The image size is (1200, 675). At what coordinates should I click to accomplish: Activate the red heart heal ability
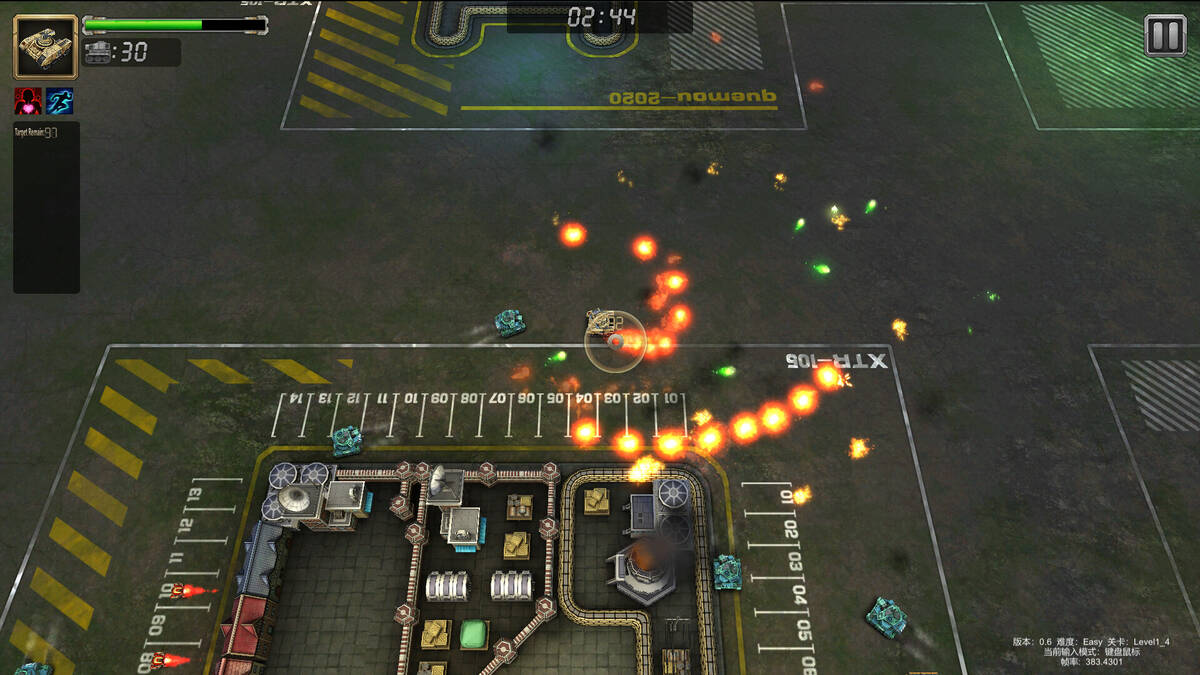click(28, 101)
